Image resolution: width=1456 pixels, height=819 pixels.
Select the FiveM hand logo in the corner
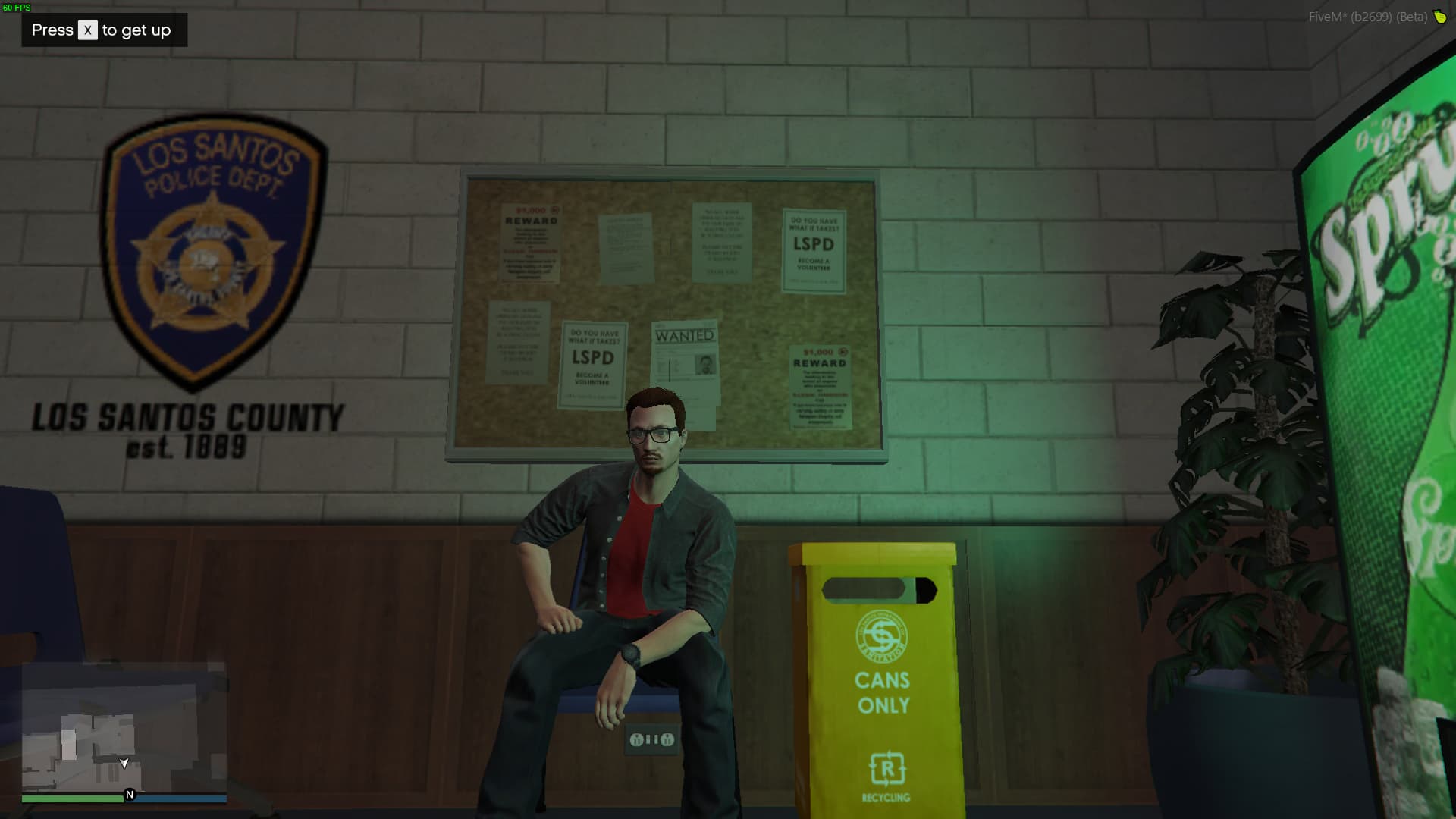(1440, 16)
